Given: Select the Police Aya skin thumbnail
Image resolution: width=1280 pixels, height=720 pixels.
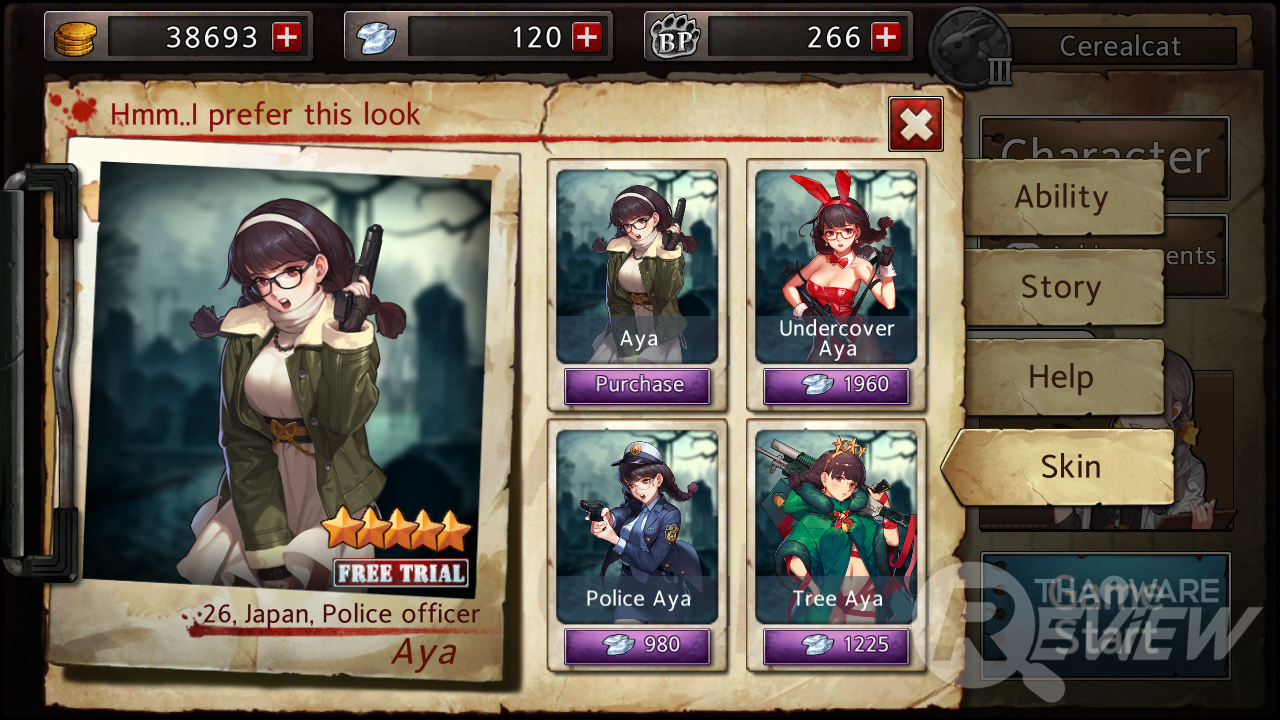Looking at the screenshot, I should point(638,526).
